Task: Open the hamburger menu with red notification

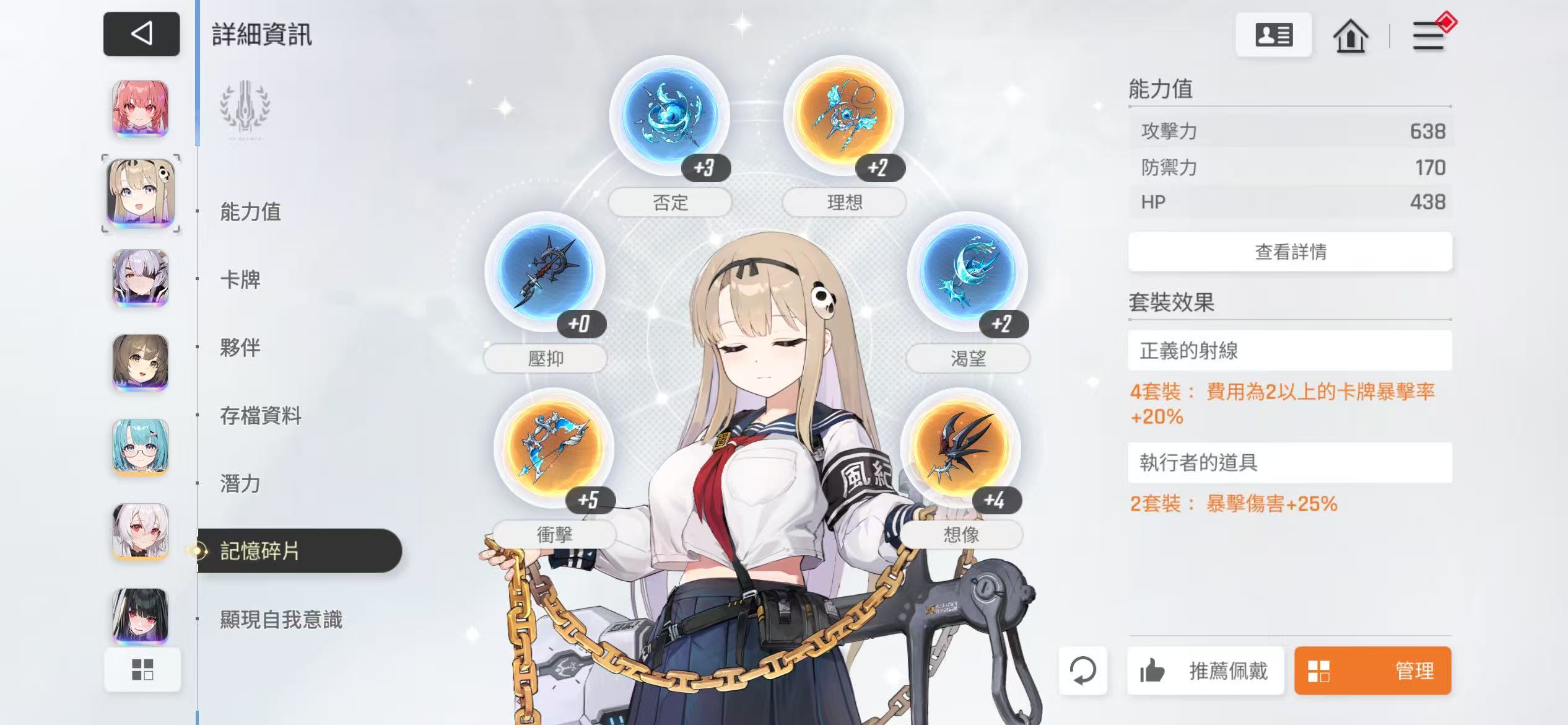Action: (x=1429, y=36)
